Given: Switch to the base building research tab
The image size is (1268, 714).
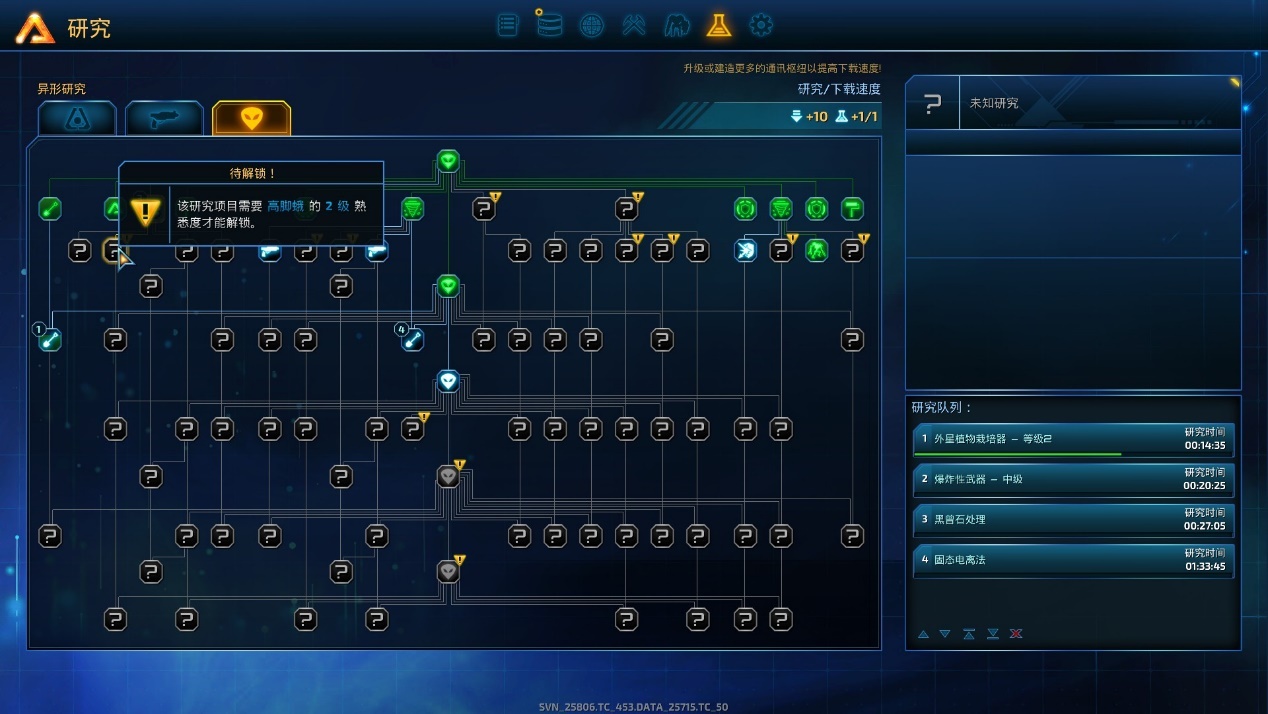Looking at the screenshot, I should tap(77, 118).
